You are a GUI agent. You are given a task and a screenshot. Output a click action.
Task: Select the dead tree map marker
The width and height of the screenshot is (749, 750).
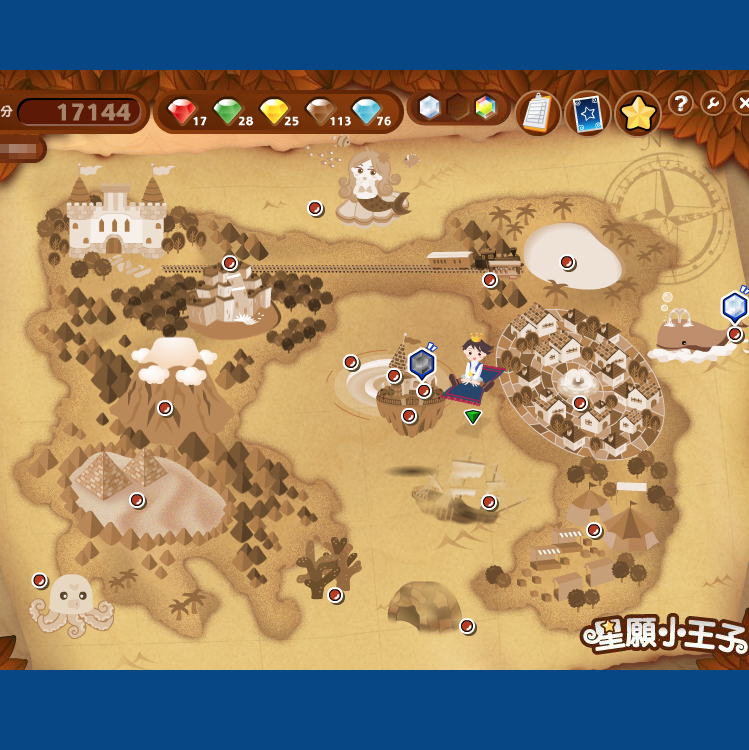pos(335,595)
